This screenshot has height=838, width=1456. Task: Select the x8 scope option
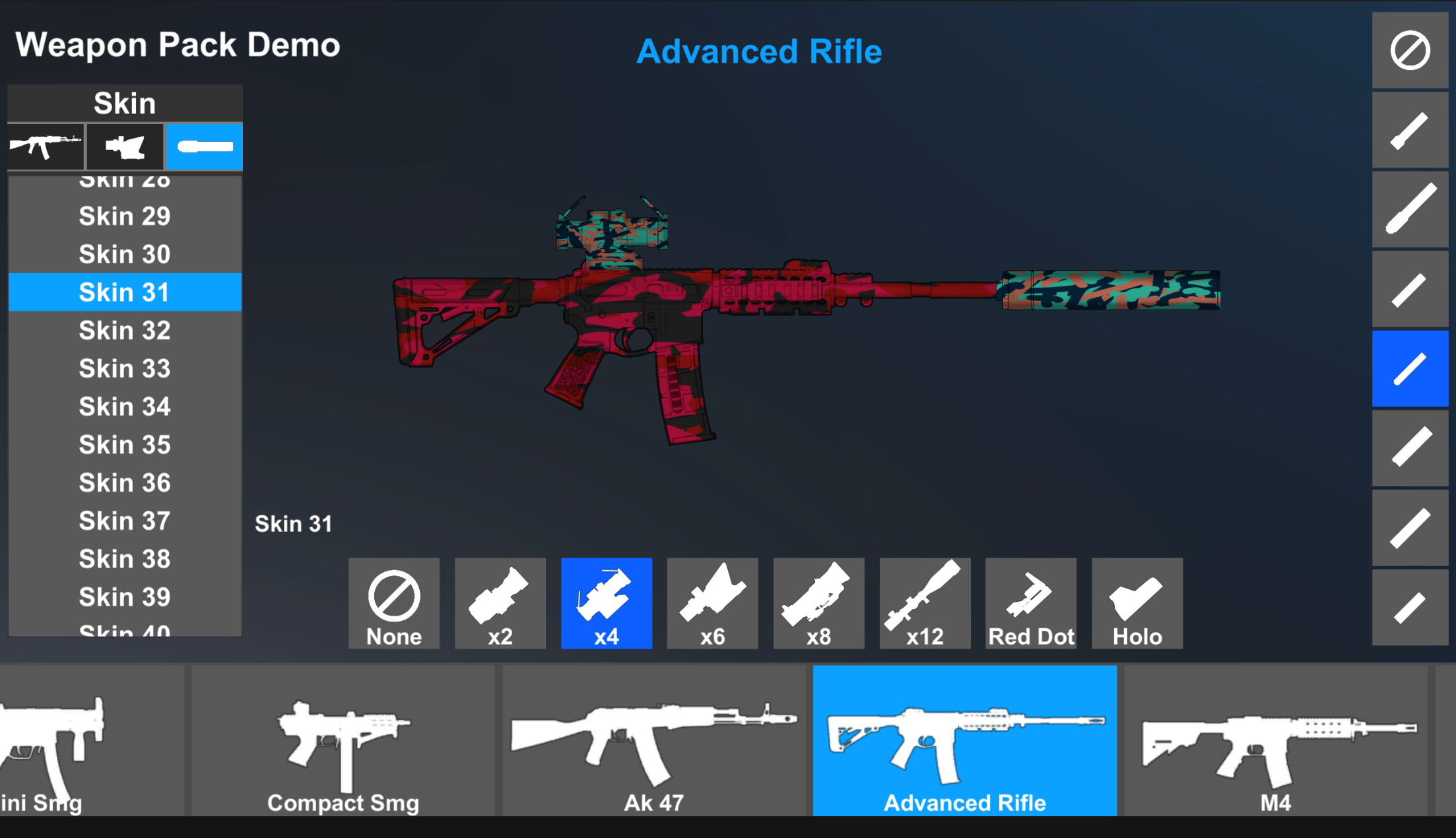[818, 602]
